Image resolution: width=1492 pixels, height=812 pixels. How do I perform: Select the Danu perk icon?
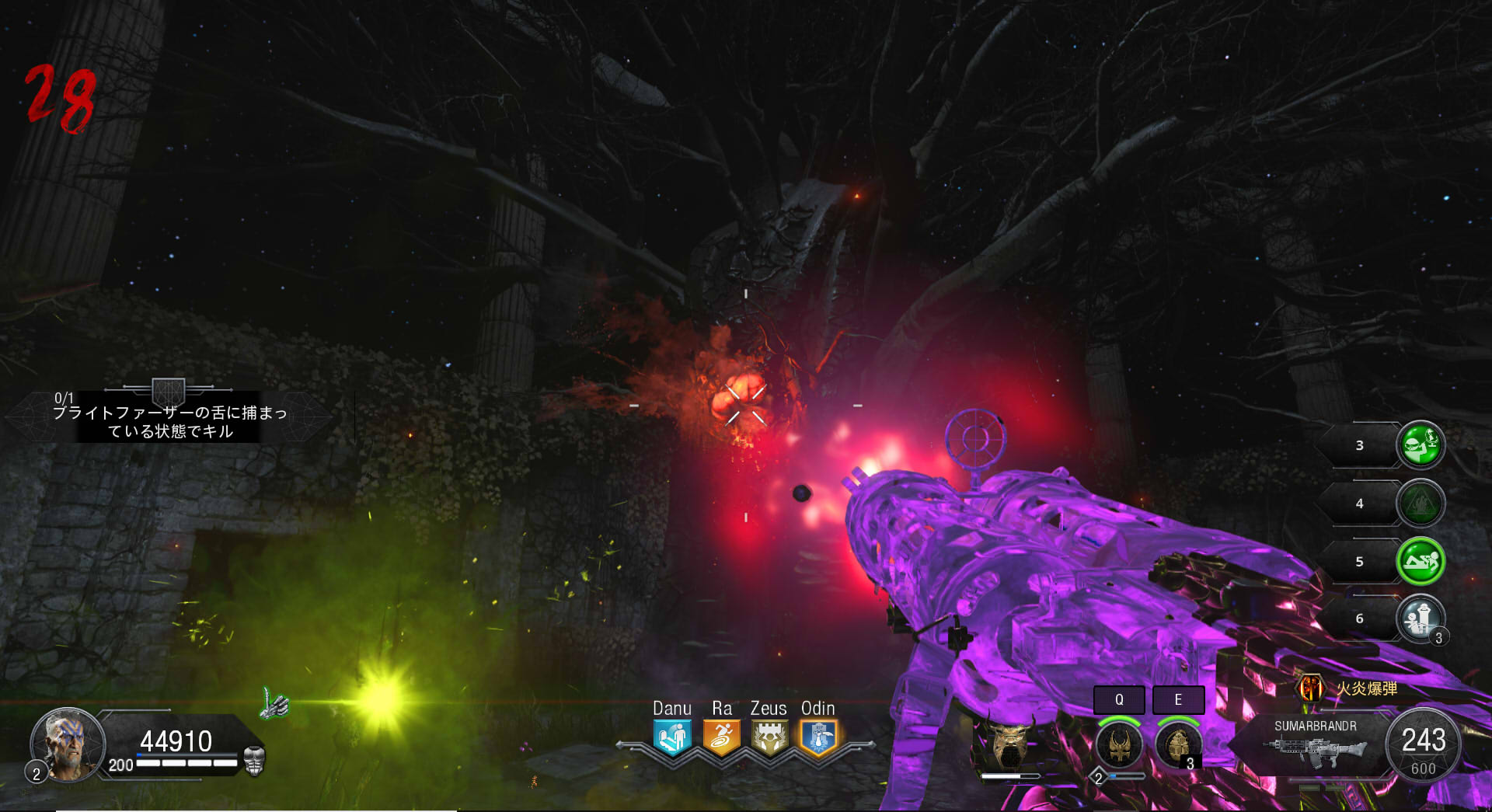(x=672, y=737)
